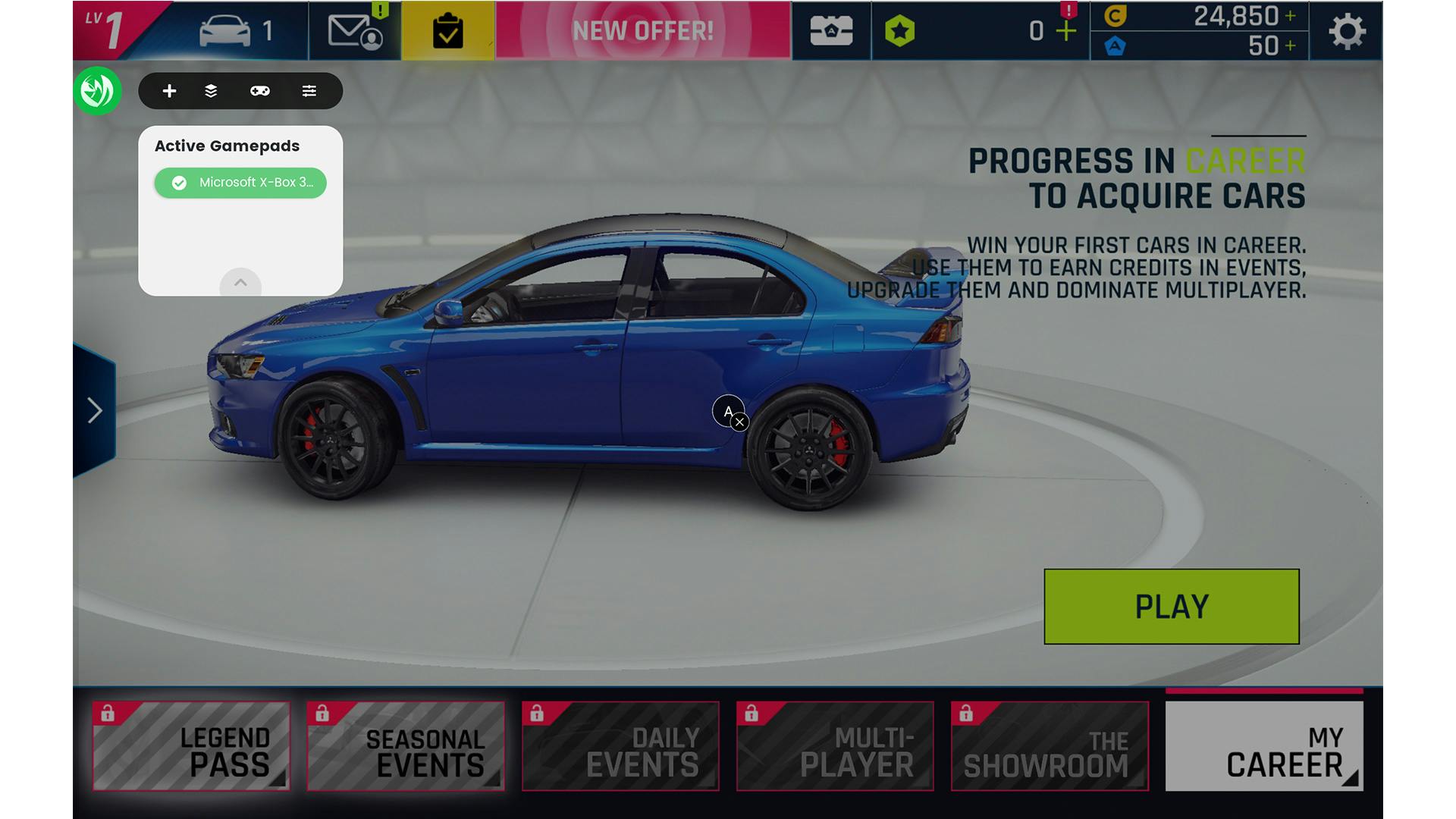Open the settings gear icon
Image resolution: width=1456 pixels, height=819 pixels.
[x=1347, y=31]
